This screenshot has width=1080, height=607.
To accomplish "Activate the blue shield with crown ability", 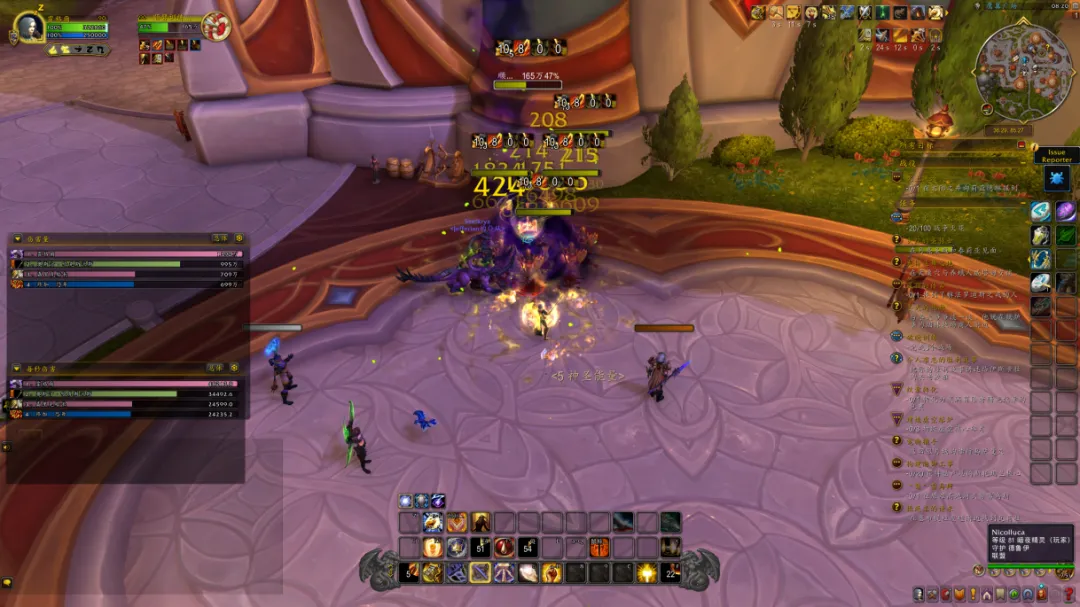I will [x=456, y=547].
